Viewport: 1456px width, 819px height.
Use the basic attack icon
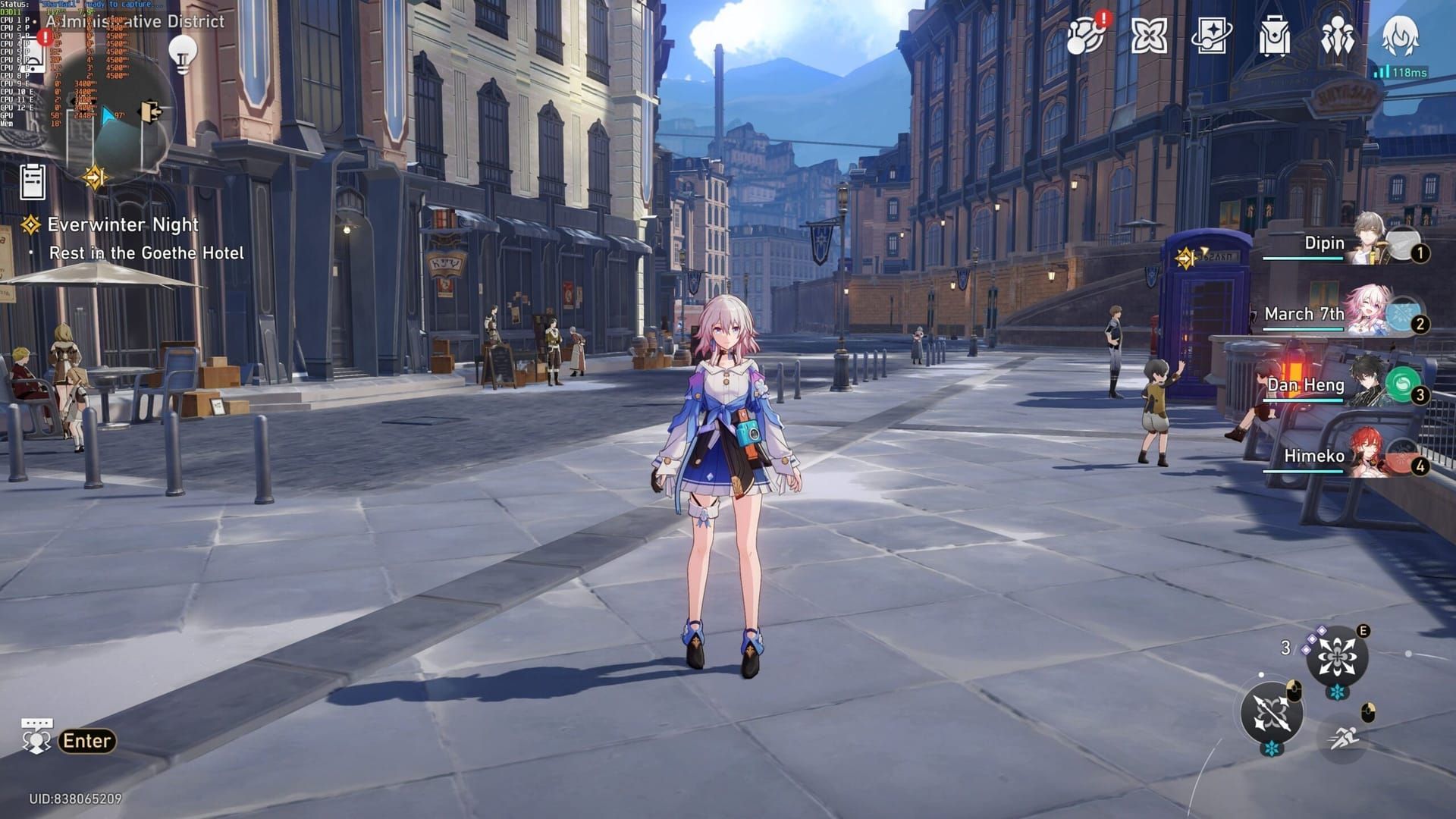[1272, 714]
